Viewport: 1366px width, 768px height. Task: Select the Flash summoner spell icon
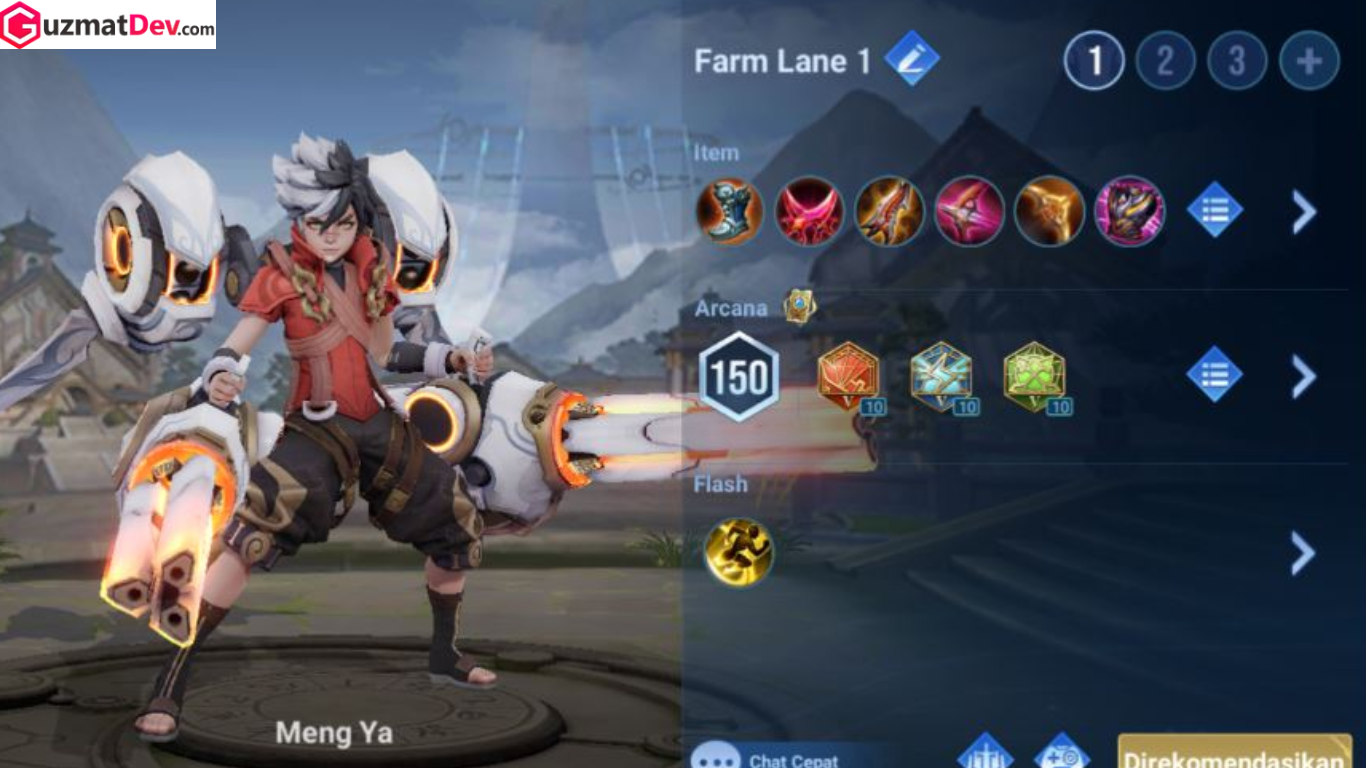738,551
